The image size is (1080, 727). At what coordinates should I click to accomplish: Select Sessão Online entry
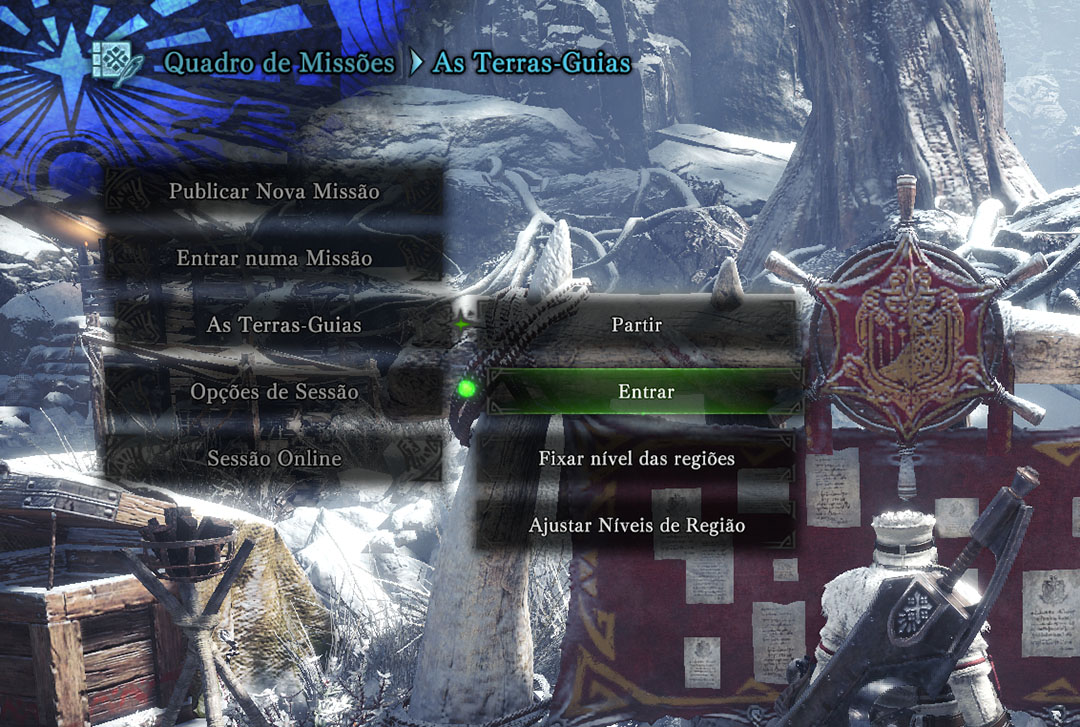(x=274, y=459)
